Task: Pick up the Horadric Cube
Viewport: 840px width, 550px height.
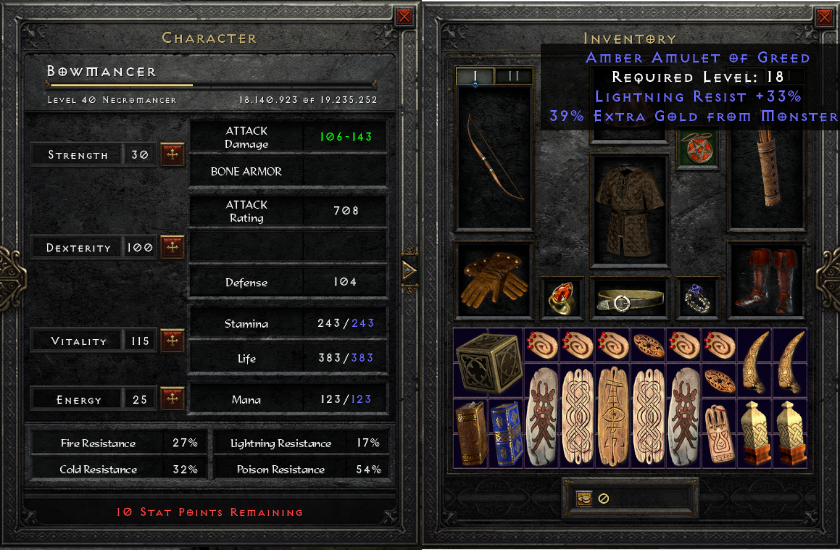Action: click(488, 362)
